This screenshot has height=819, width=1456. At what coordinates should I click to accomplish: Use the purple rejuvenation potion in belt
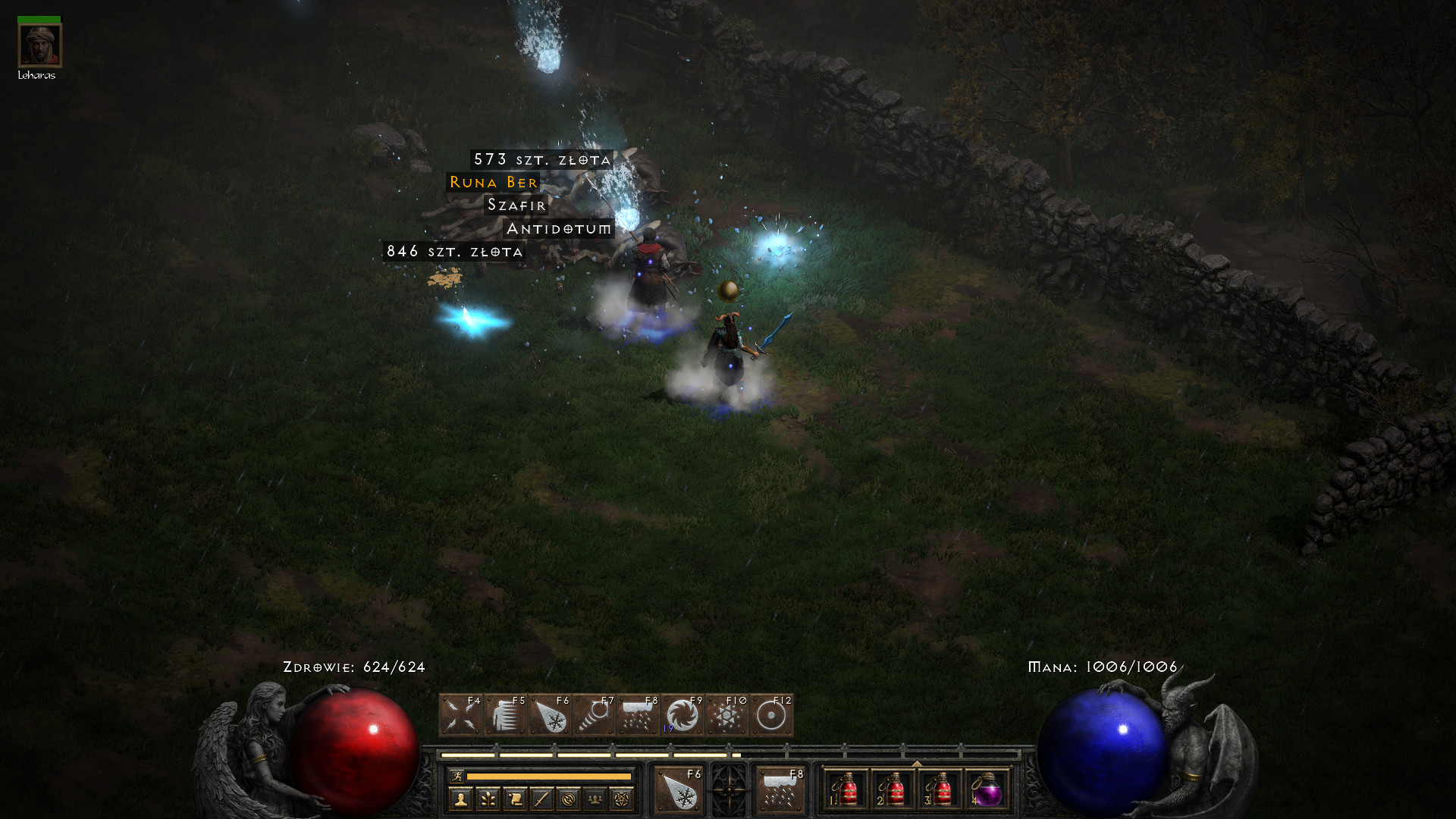pyautogui.click(x=987, y=790)
